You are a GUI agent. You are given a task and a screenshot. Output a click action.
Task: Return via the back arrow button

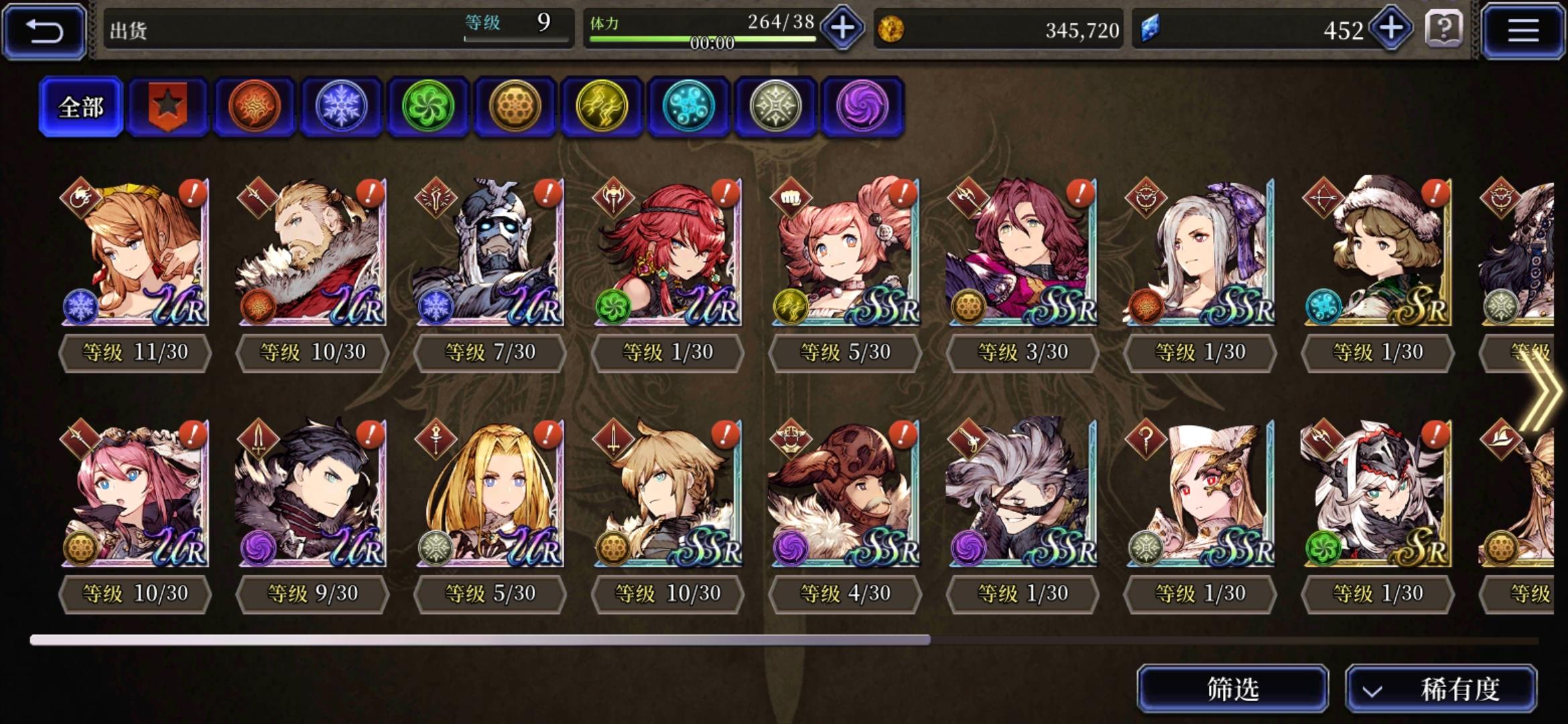43,29
